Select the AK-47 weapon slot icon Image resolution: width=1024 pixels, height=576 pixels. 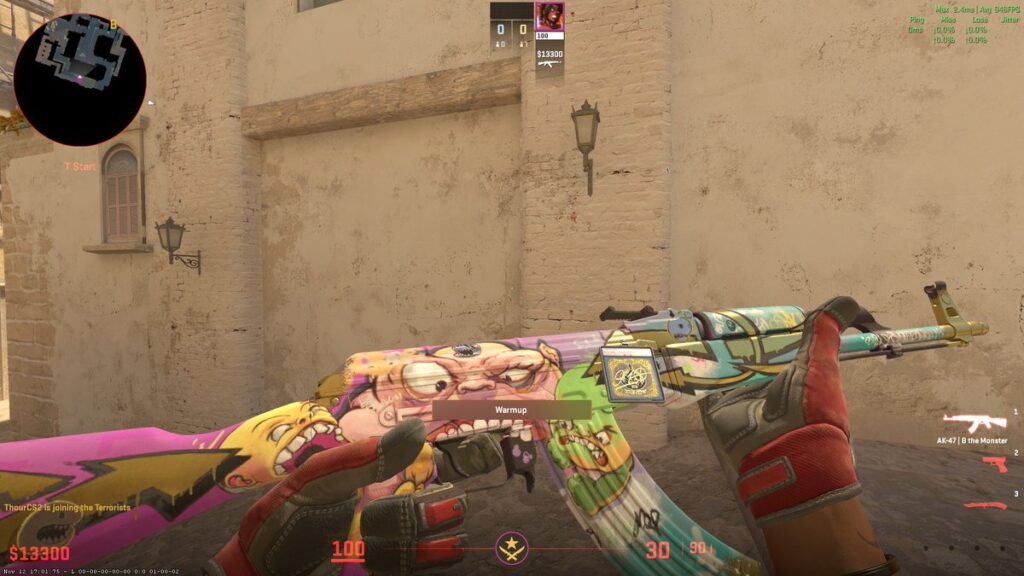[x=975, y=422]
